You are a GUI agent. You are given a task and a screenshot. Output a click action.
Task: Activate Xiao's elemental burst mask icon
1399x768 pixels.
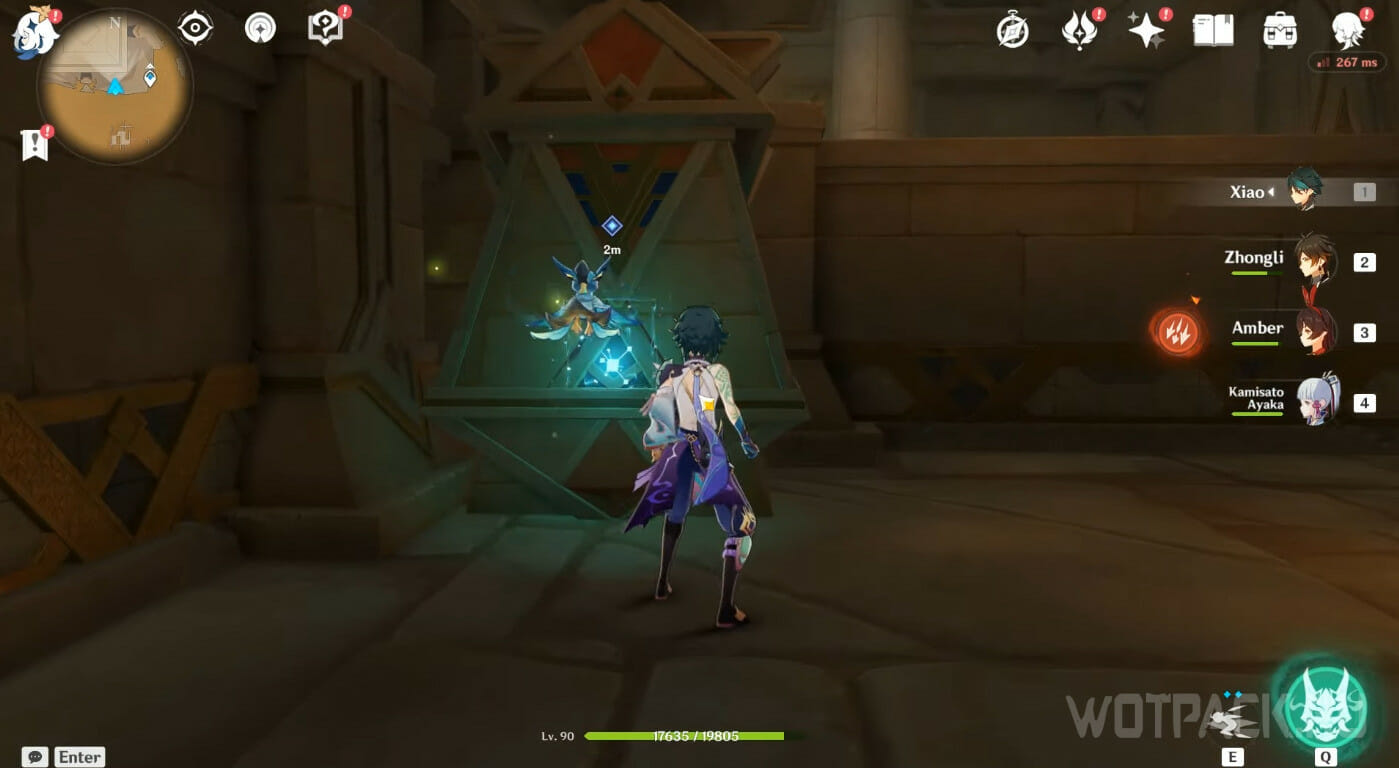pyautogui.click(x=1325, y=706)
